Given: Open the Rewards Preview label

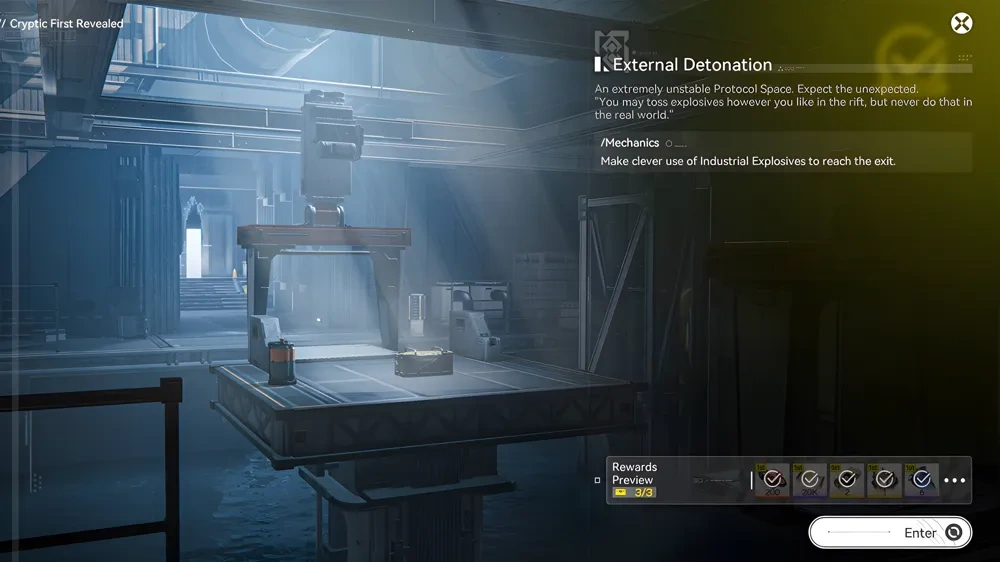Looking at the screenshot, I should point(635,473).
